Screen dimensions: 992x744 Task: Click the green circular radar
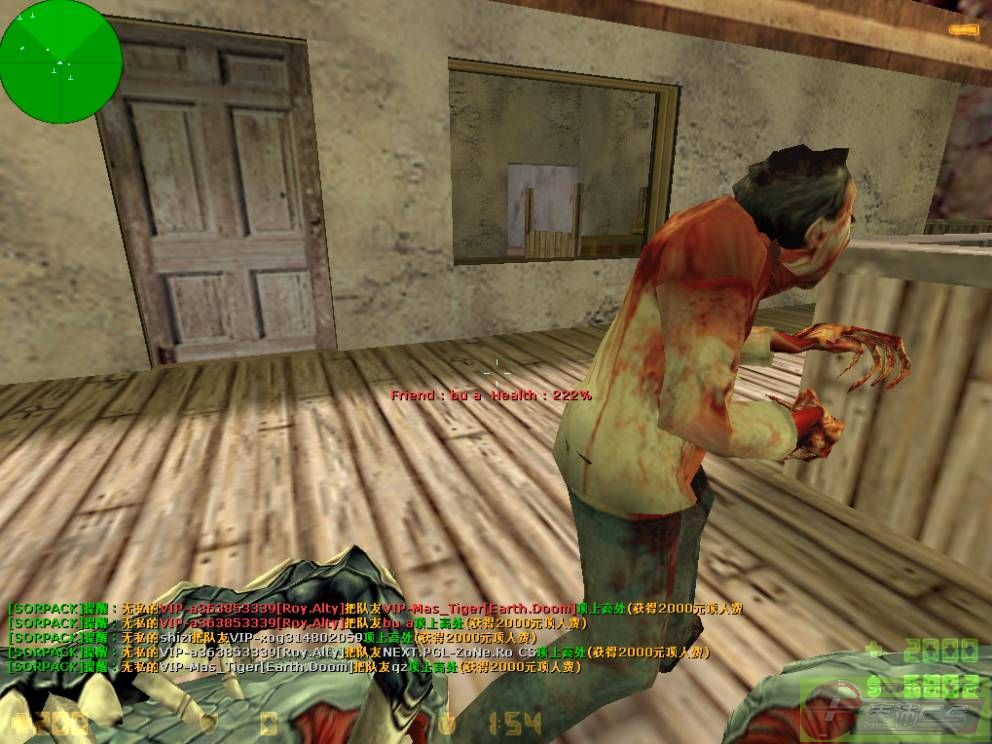[x=61, y=62]
